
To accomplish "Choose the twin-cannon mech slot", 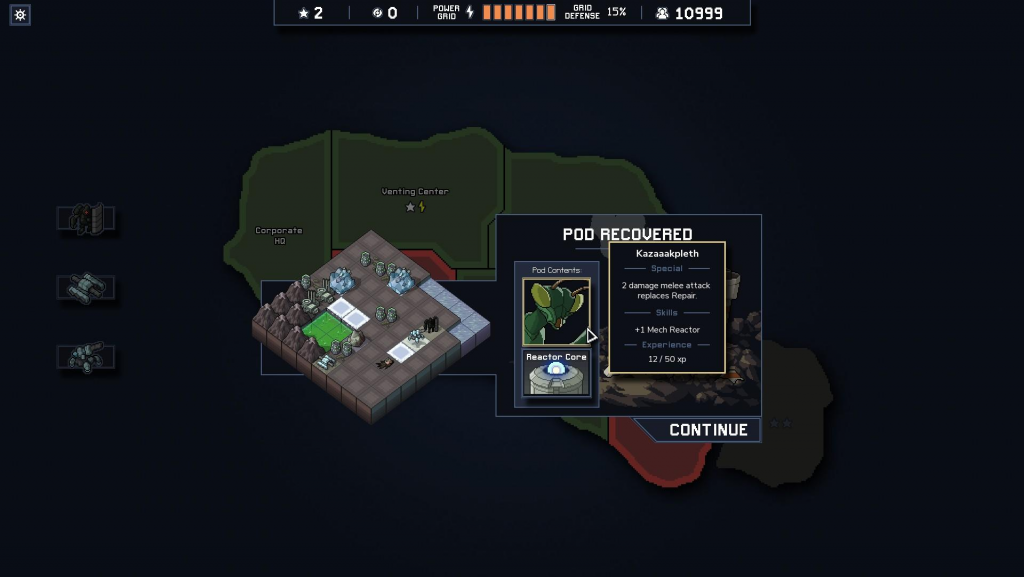I will [86, 288].
